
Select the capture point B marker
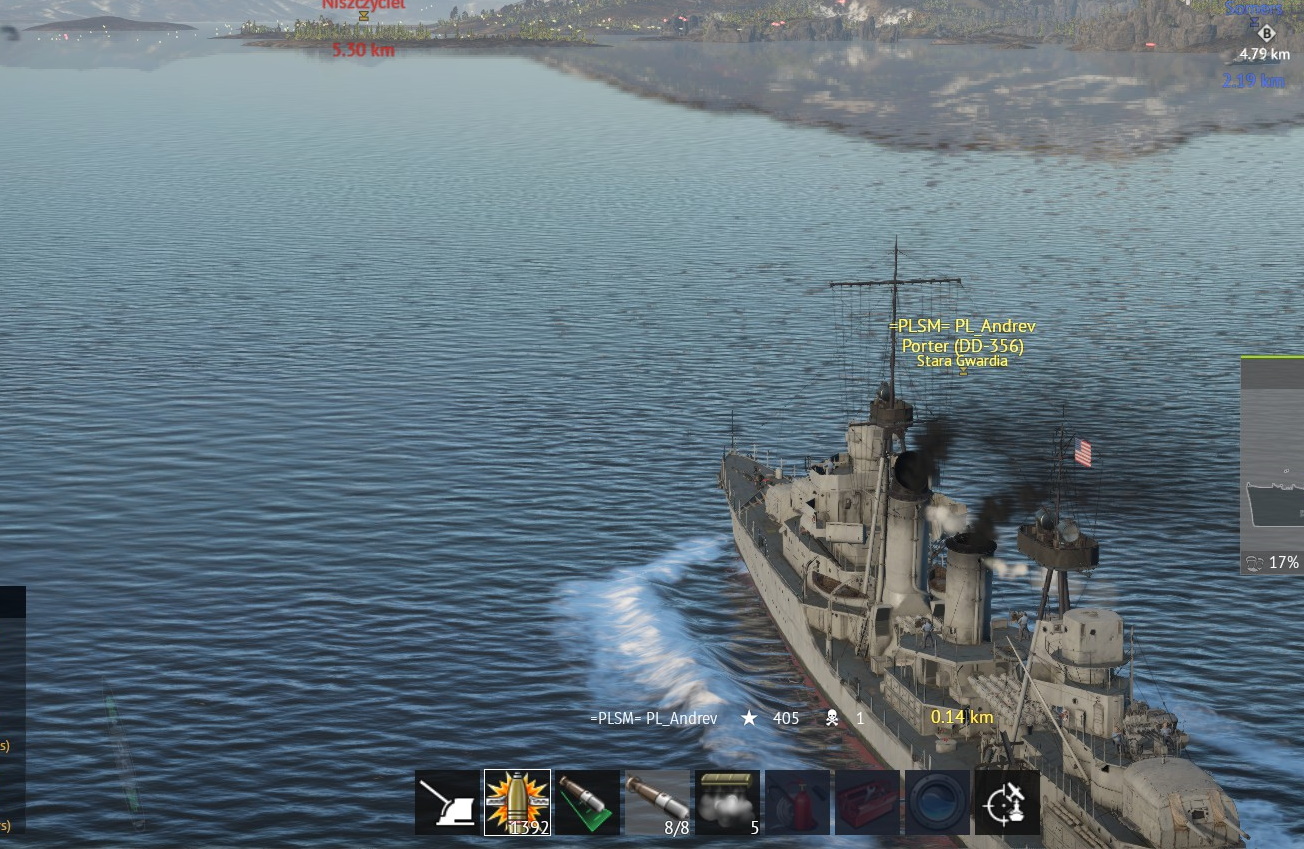click(1266, 34)
